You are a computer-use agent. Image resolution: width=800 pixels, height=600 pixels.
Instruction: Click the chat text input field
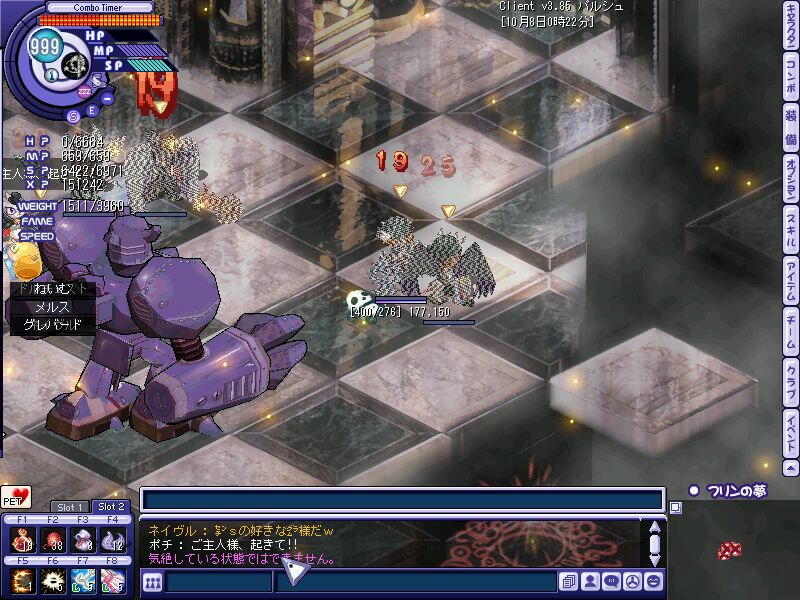pyautogui.click(x=400, y=499)
